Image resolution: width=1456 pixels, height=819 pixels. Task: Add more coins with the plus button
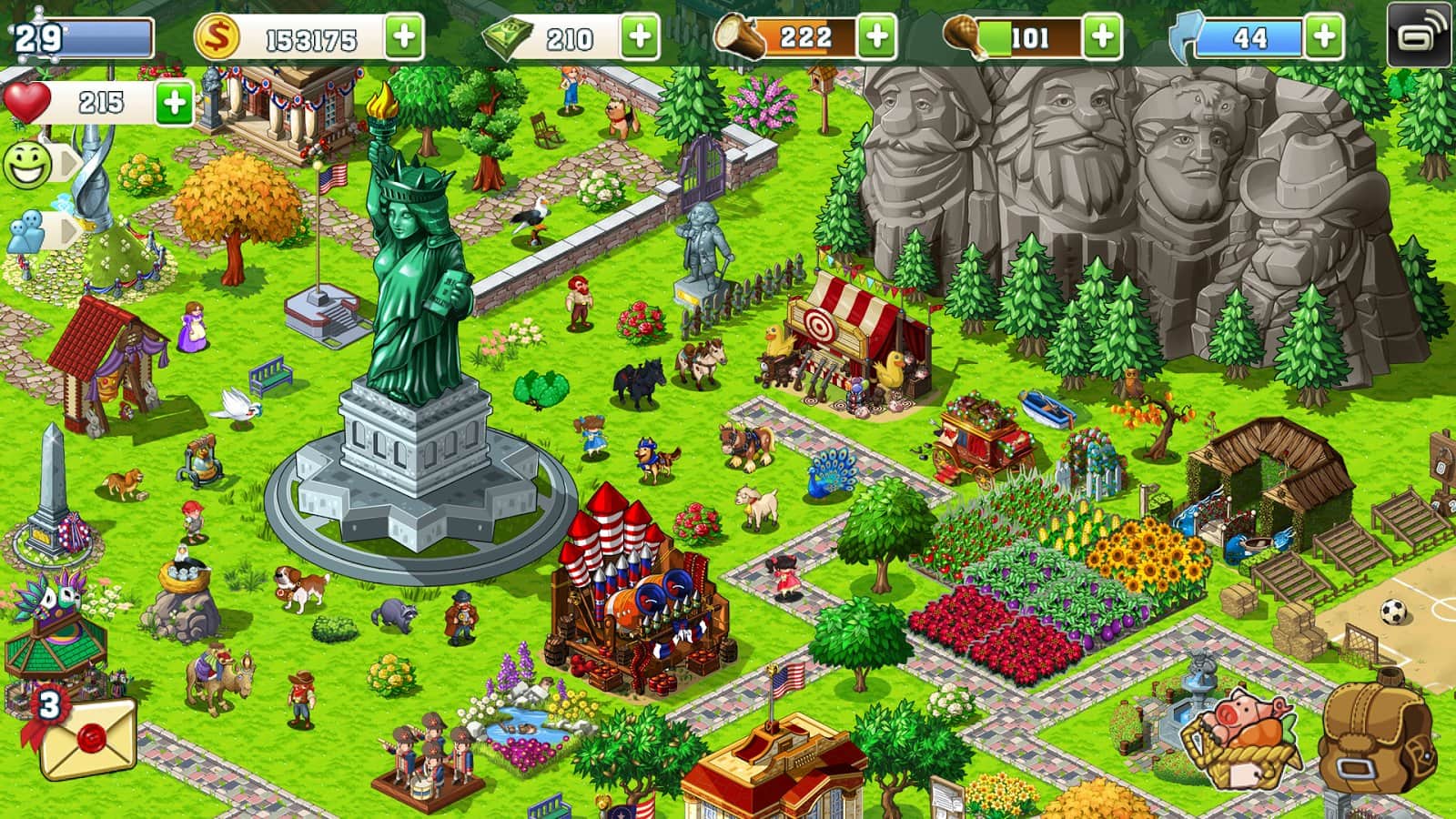click(x=405, y=37)
